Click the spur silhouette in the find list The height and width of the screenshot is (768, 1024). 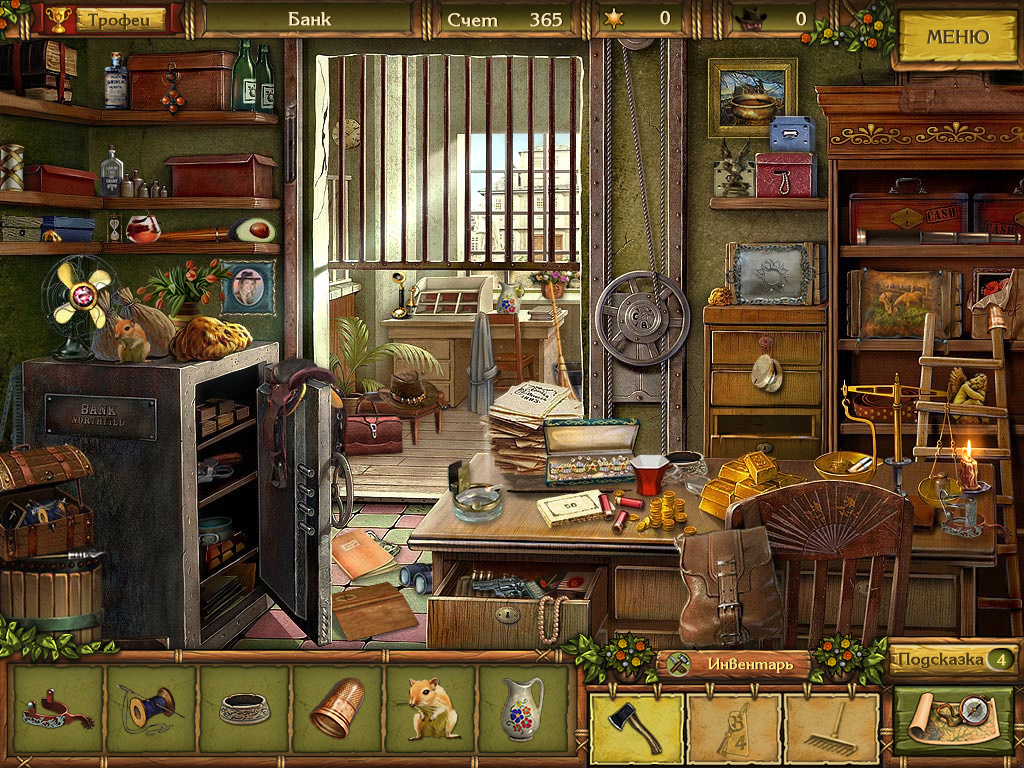(x=58, y=709)
